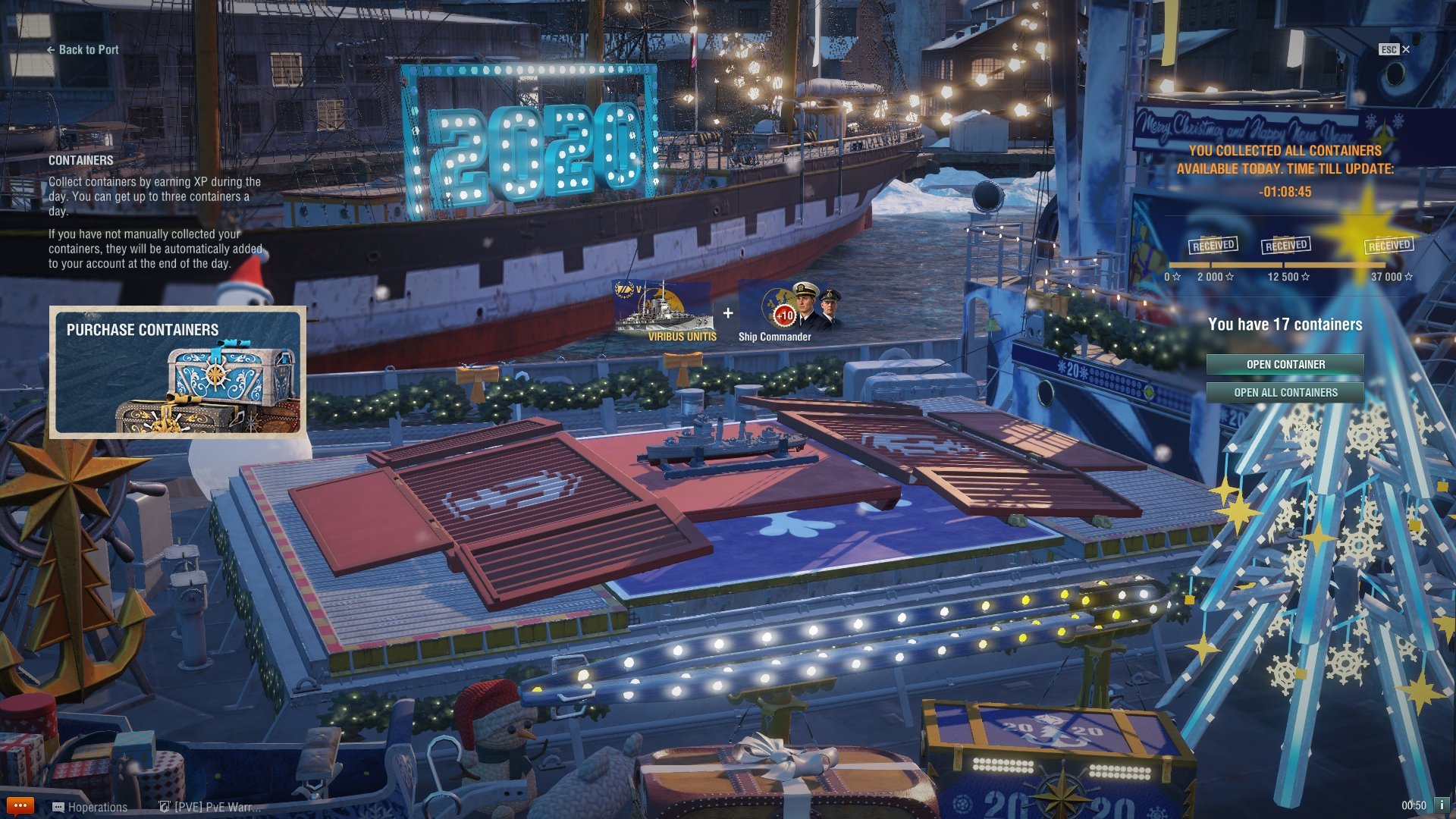Click the info icon in the corner
1456x819 pixels.
click(1442, 805)
